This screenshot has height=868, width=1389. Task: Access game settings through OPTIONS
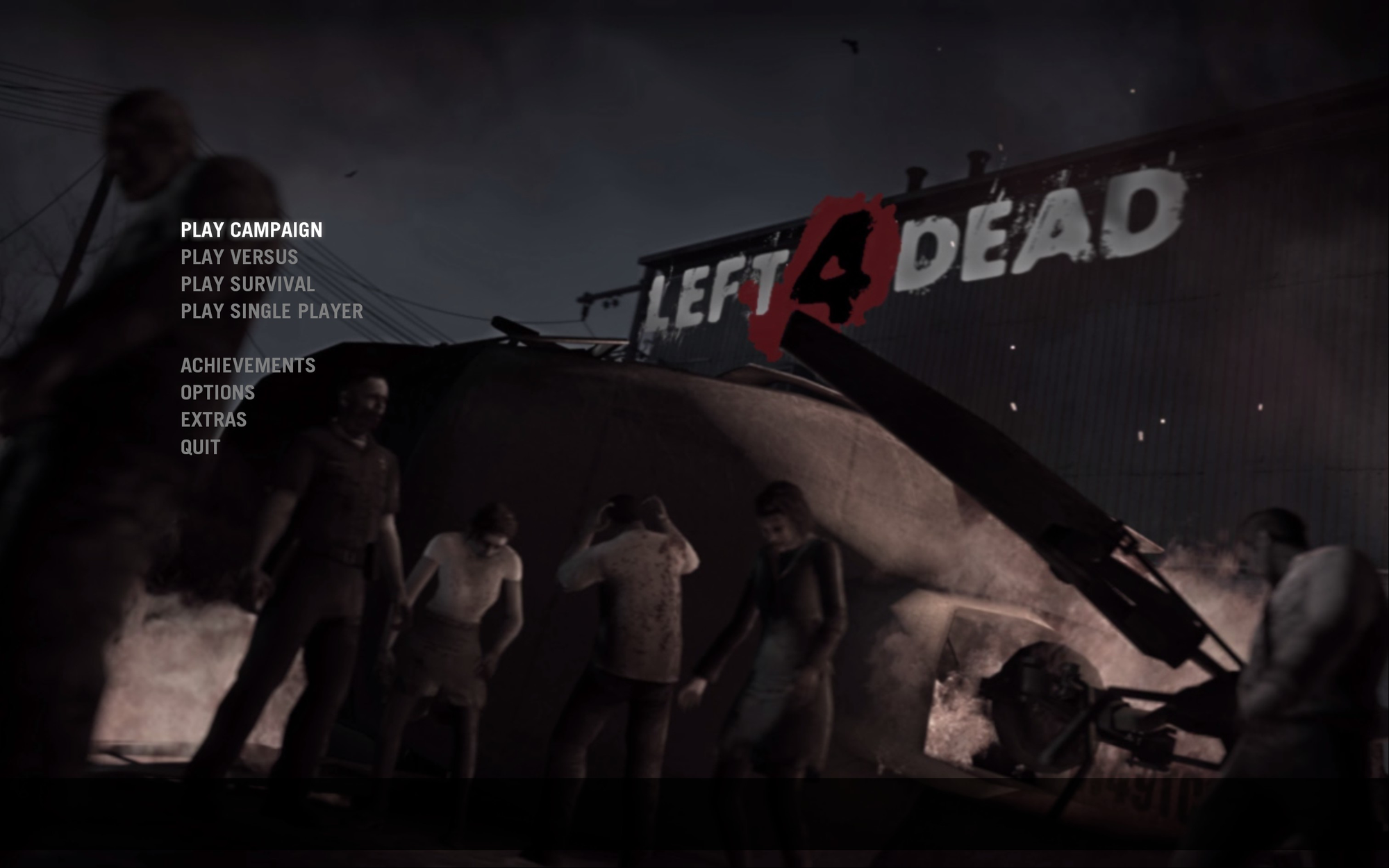(217, 392)
